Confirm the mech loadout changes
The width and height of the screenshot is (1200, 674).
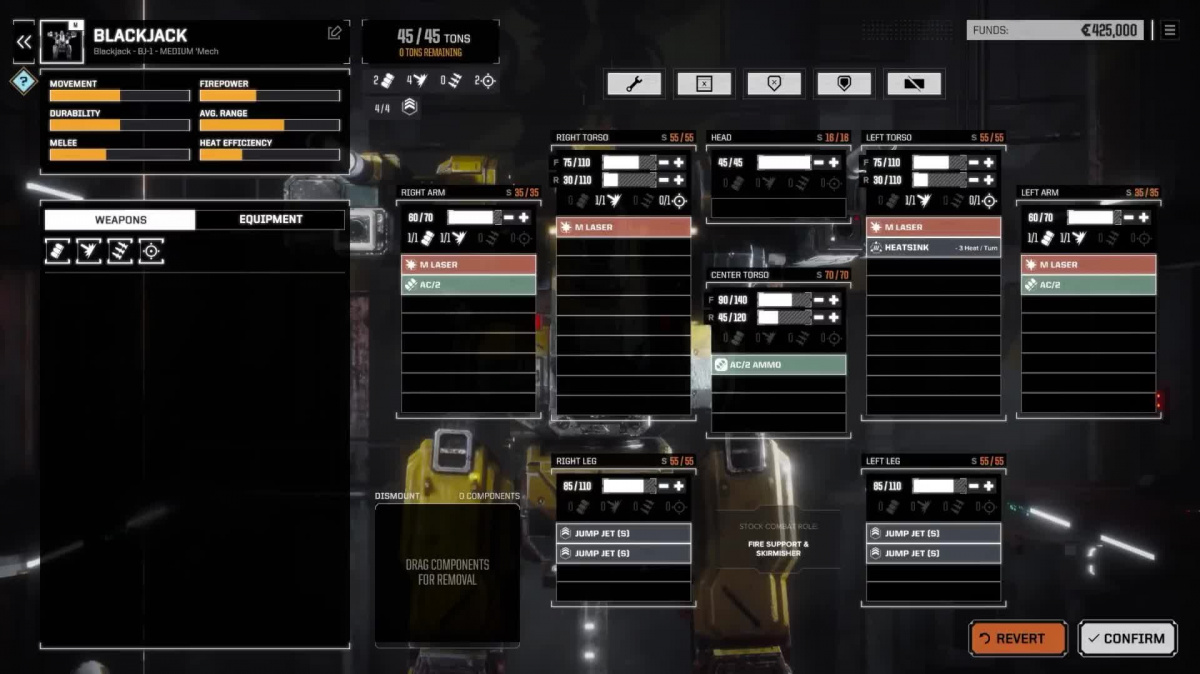[1127, 638]
